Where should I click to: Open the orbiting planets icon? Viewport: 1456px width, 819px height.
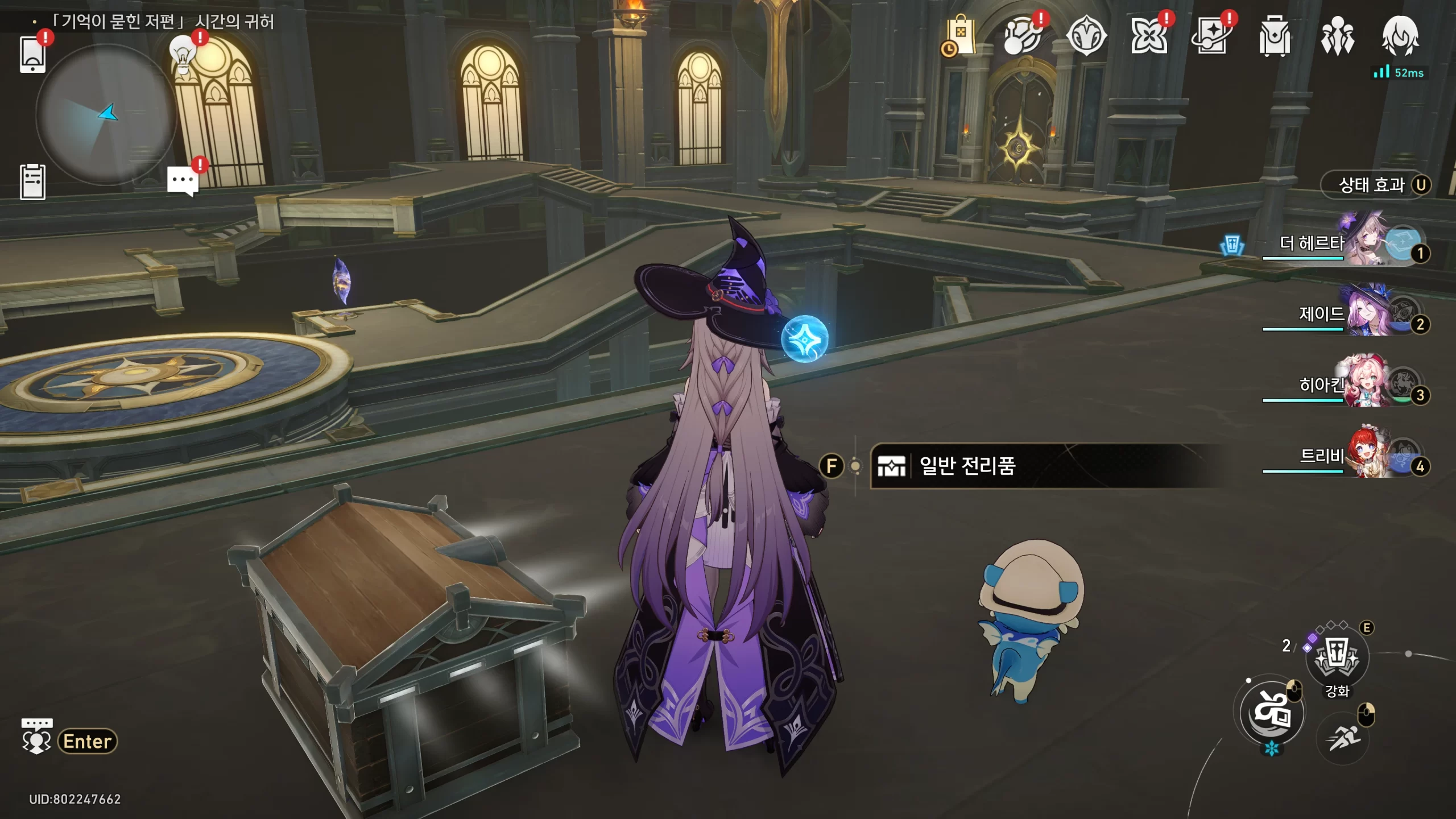[x=1022, y=36]
